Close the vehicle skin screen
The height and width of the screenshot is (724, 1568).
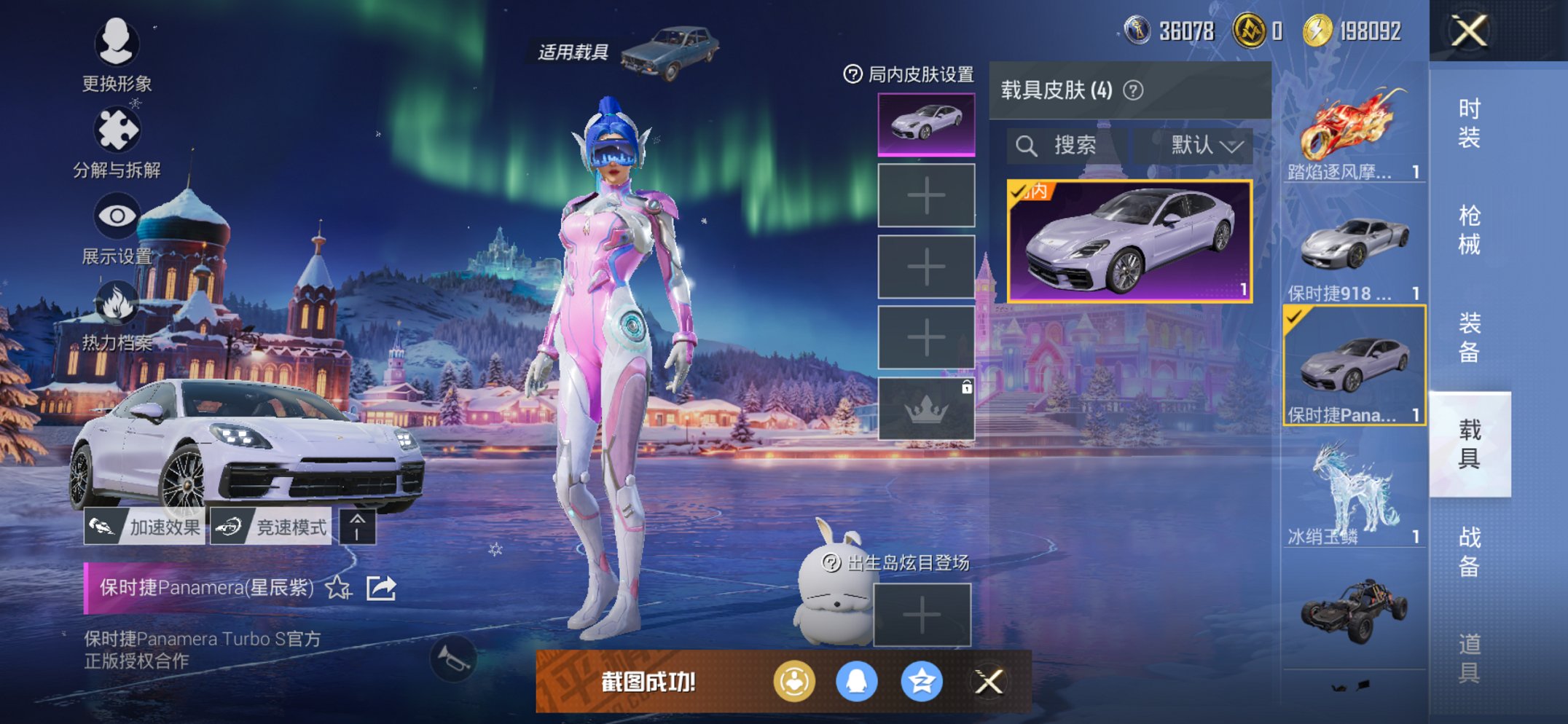point(1469,31)
